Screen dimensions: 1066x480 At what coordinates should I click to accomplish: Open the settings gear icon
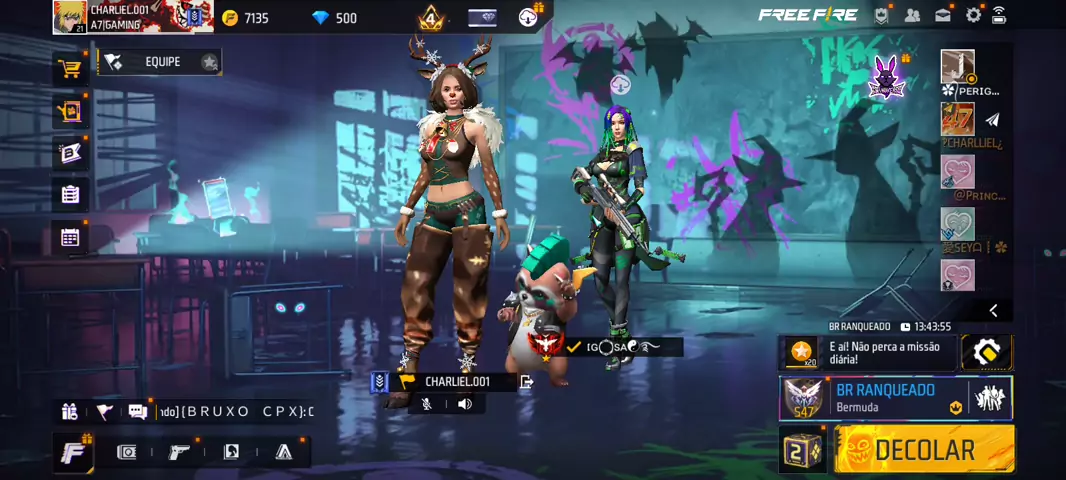click(973, 15)
